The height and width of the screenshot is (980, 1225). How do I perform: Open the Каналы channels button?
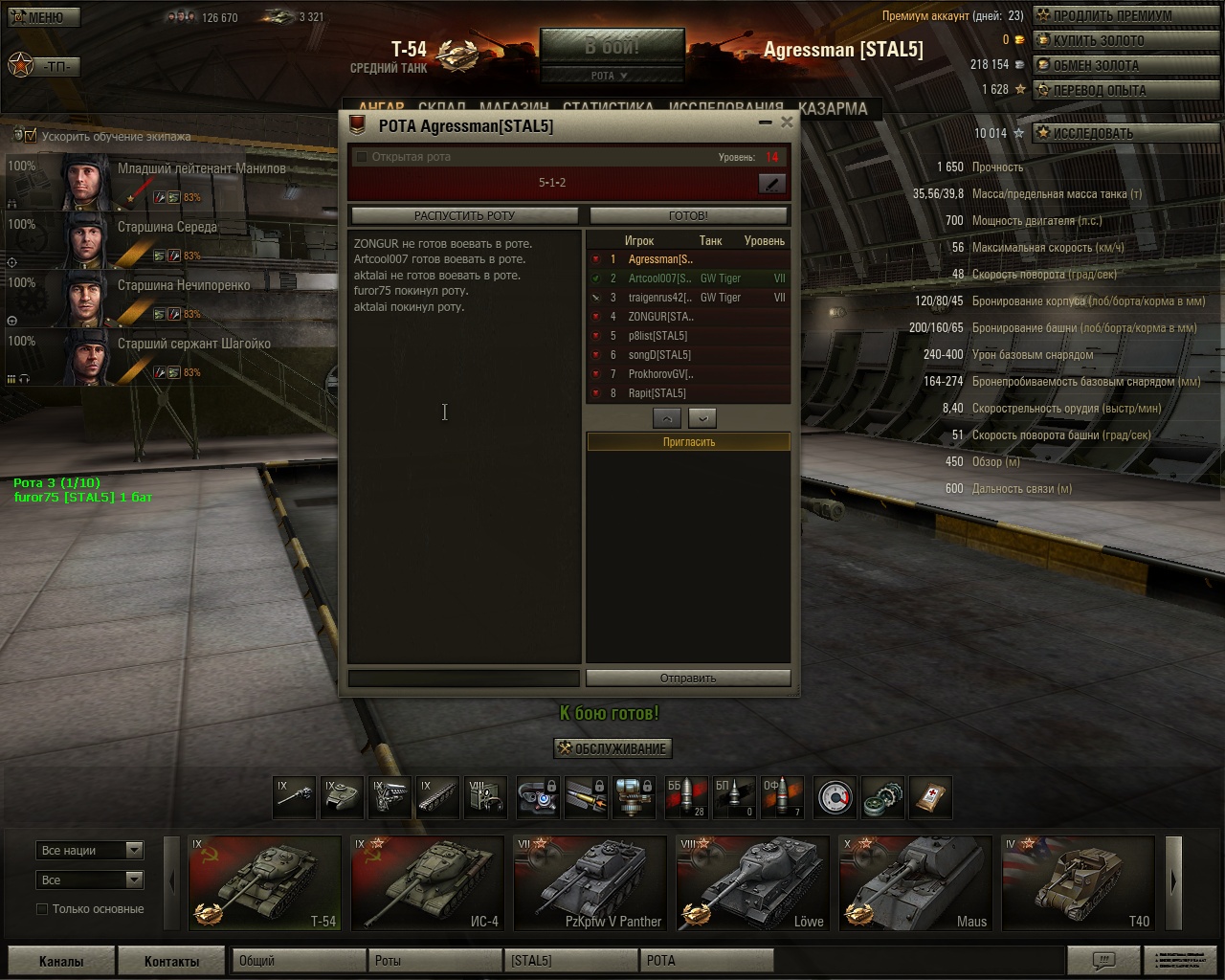[x=61, y=961]
